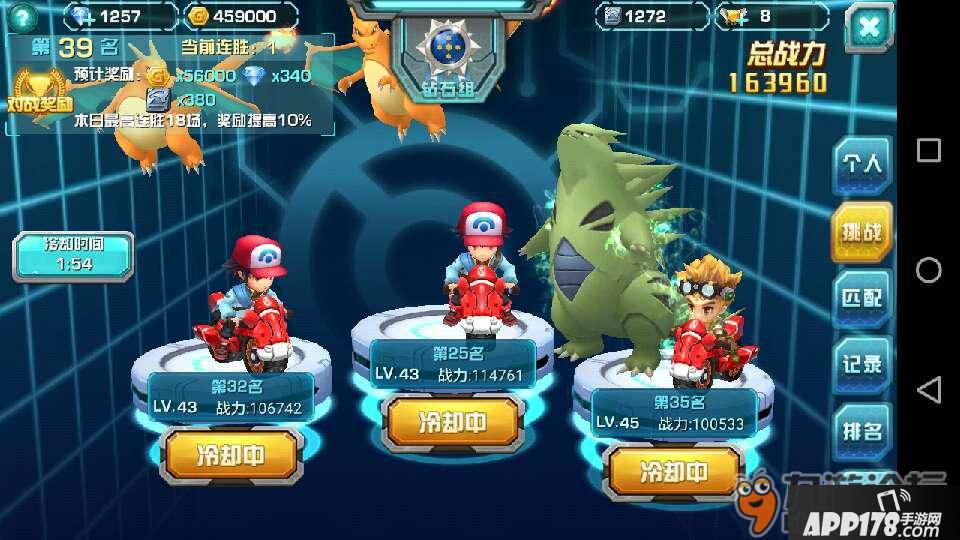Image resolution: width=960 pixels, height=540 pixels.
Task: Open the 对战奖励 trophy icon
Action: tap(40, 90)
